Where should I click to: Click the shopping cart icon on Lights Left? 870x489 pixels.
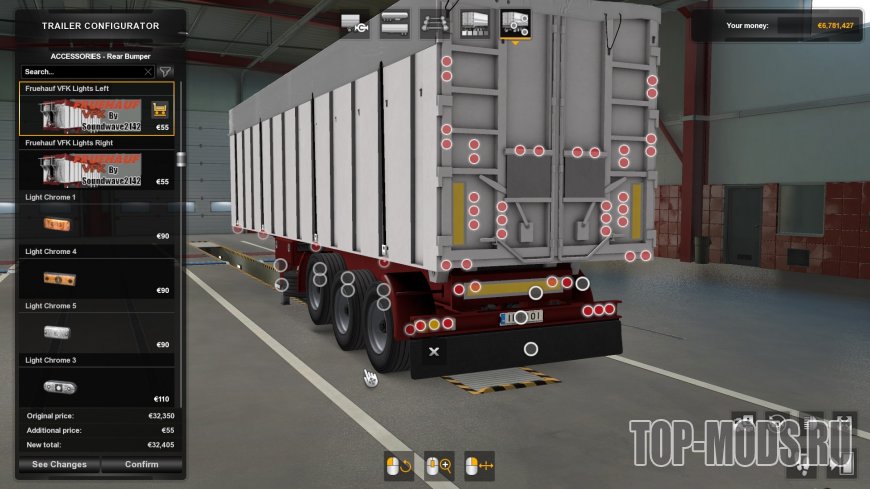pyautogui.click(x=159, y=109)
